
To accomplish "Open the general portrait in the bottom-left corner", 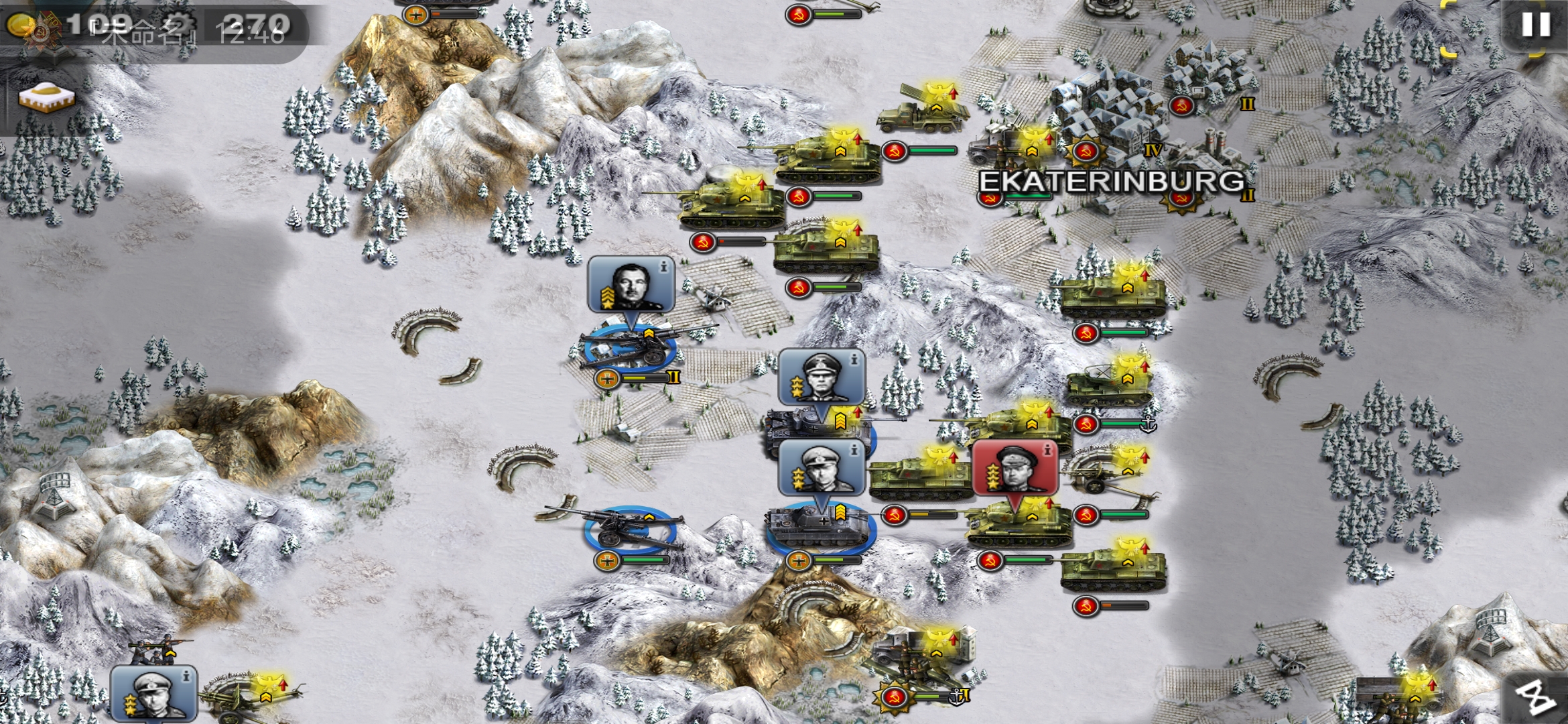I will [153, 694].
